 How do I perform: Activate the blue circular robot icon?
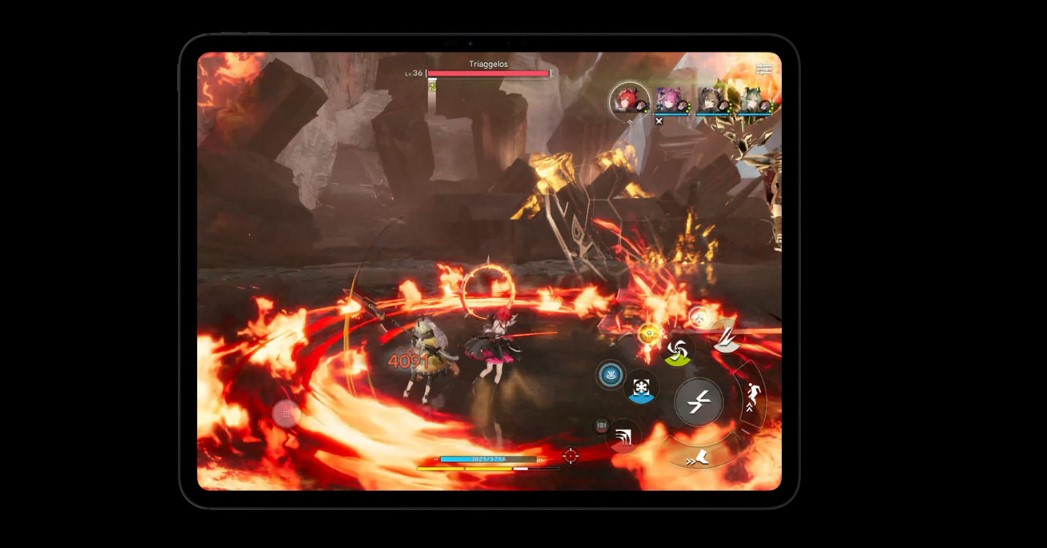[610, 375]
